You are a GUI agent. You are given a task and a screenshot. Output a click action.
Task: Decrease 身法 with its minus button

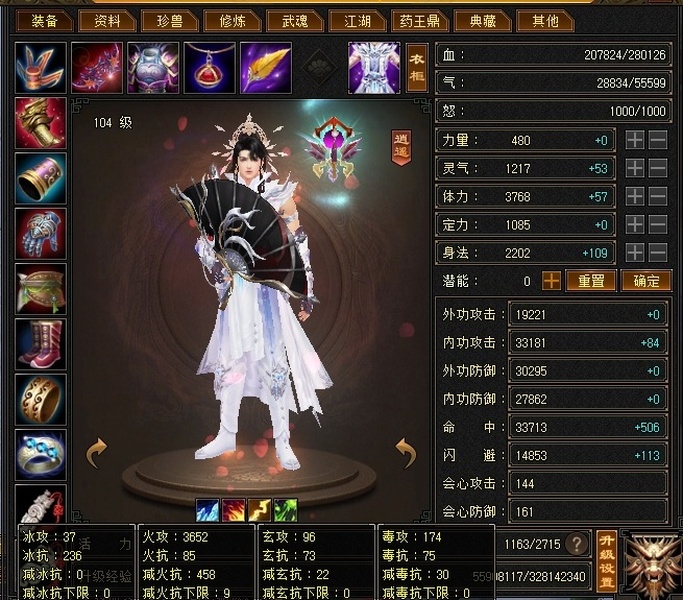[657, 253]
